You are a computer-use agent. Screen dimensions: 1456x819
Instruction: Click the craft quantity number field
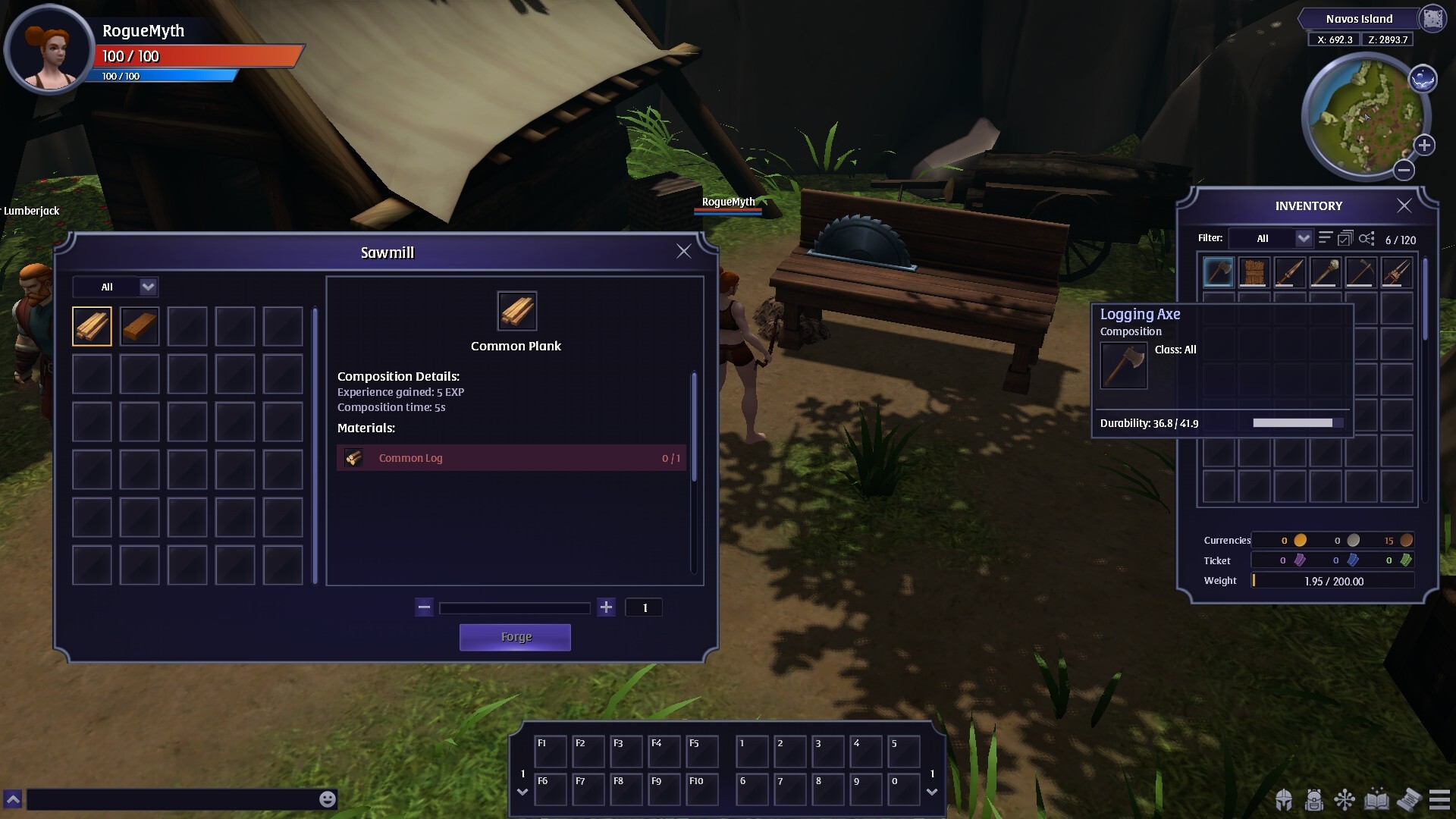(644, 607)
